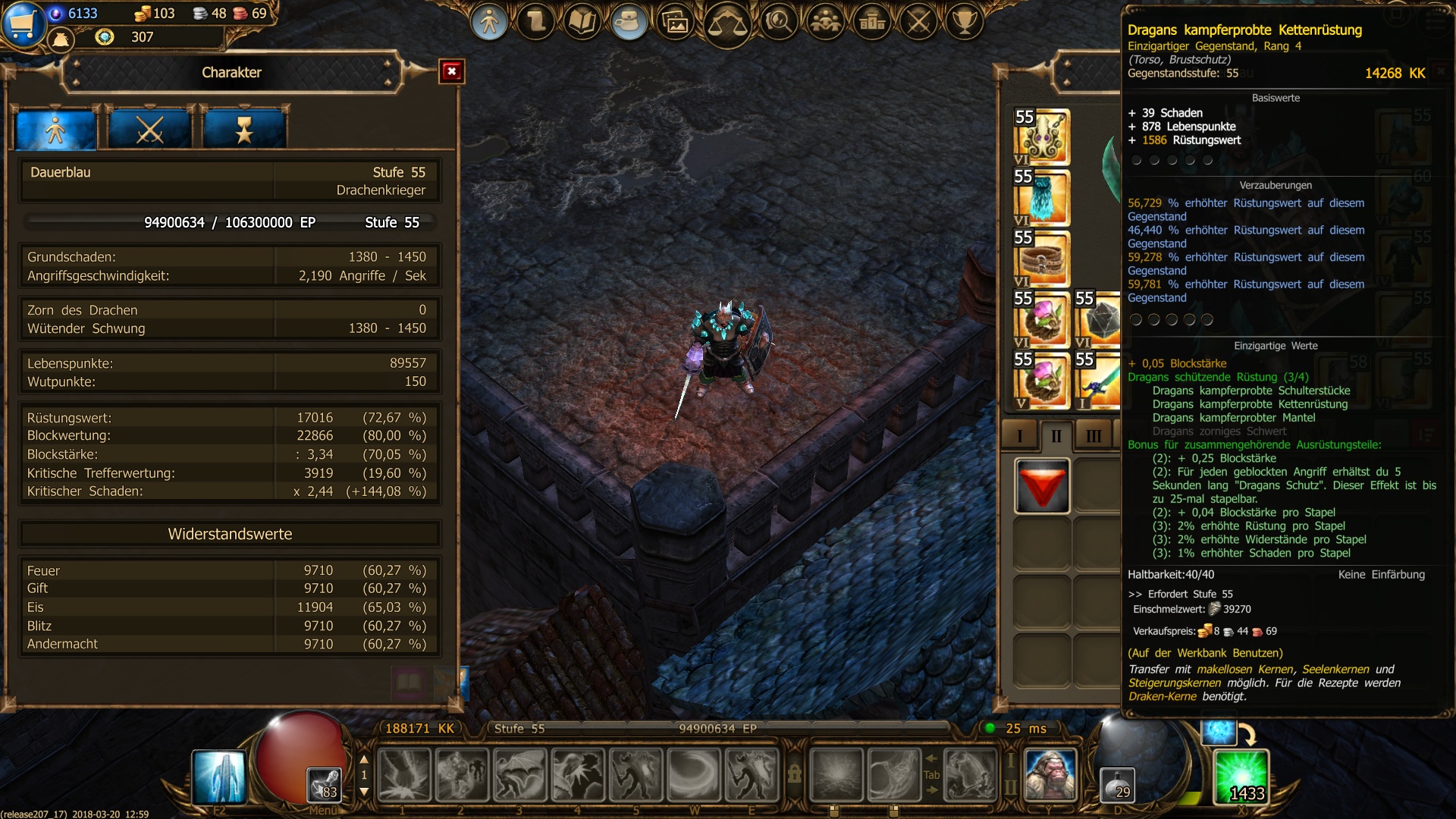Select the character stats tab with figure icon

(x=56, y=129)
